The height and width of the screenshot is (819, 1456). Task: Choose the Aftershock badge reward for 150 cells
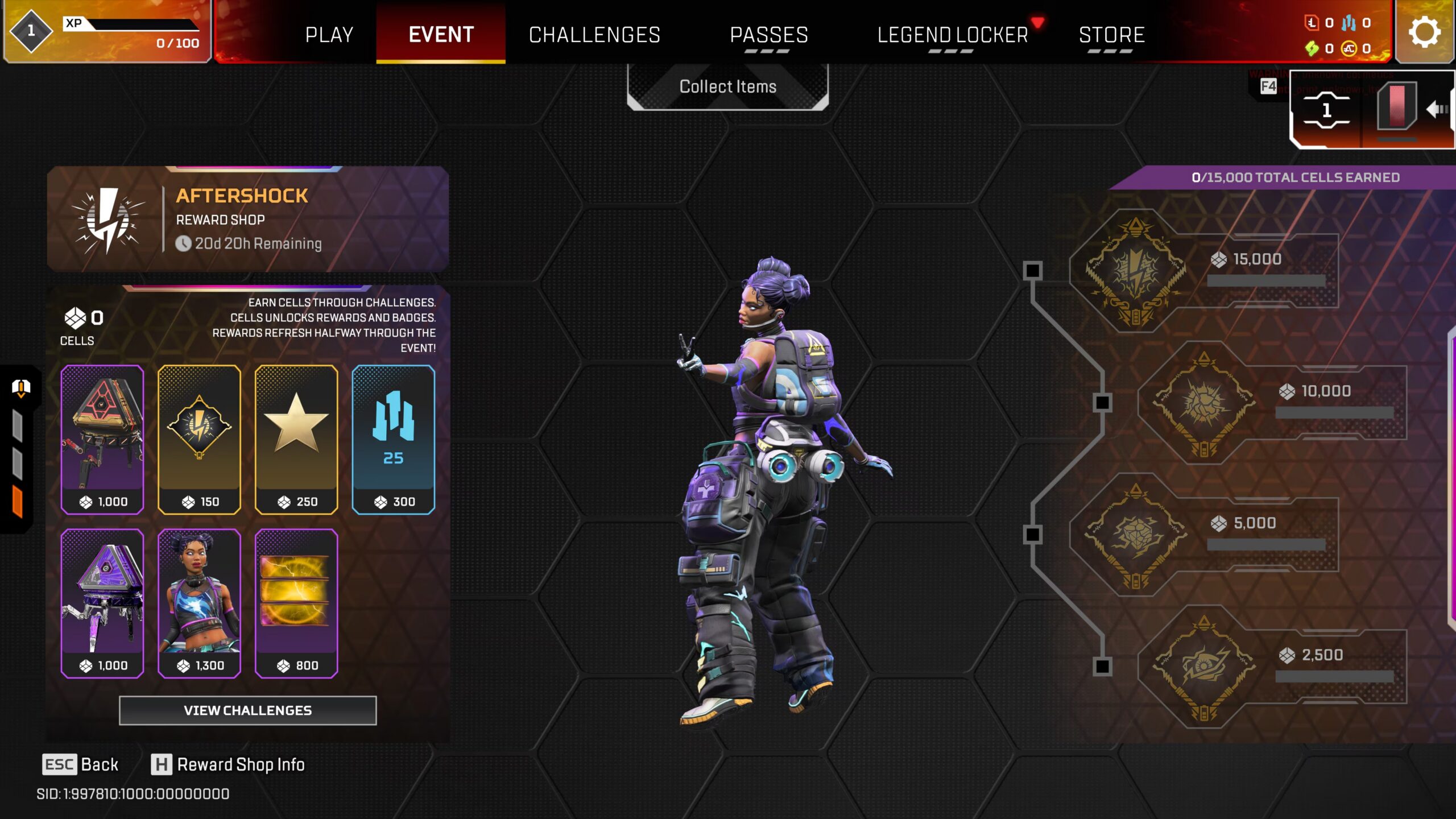(x=199, y=439)
